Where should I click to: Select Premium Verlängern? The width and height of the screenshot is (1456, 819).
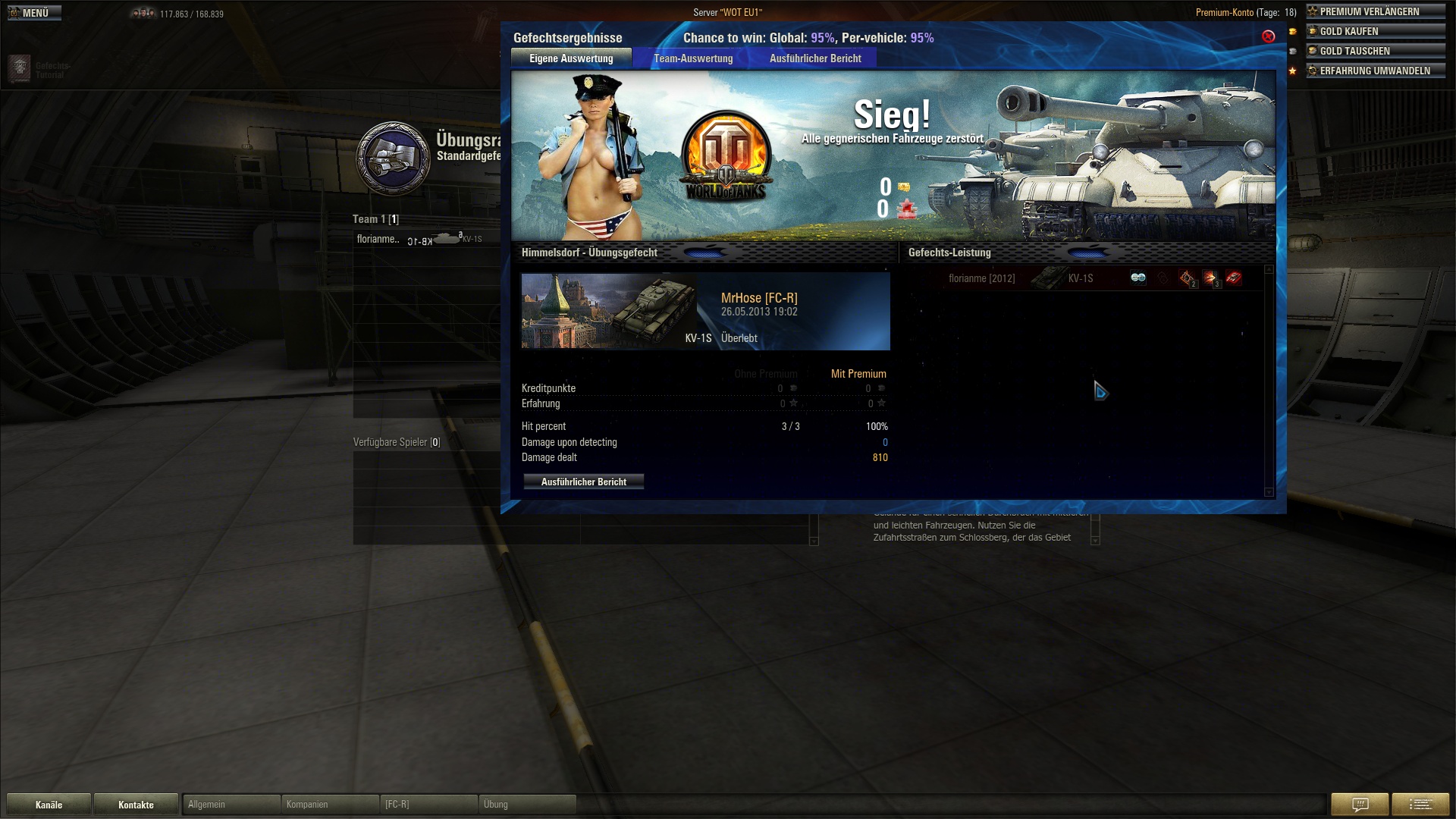1374,11
